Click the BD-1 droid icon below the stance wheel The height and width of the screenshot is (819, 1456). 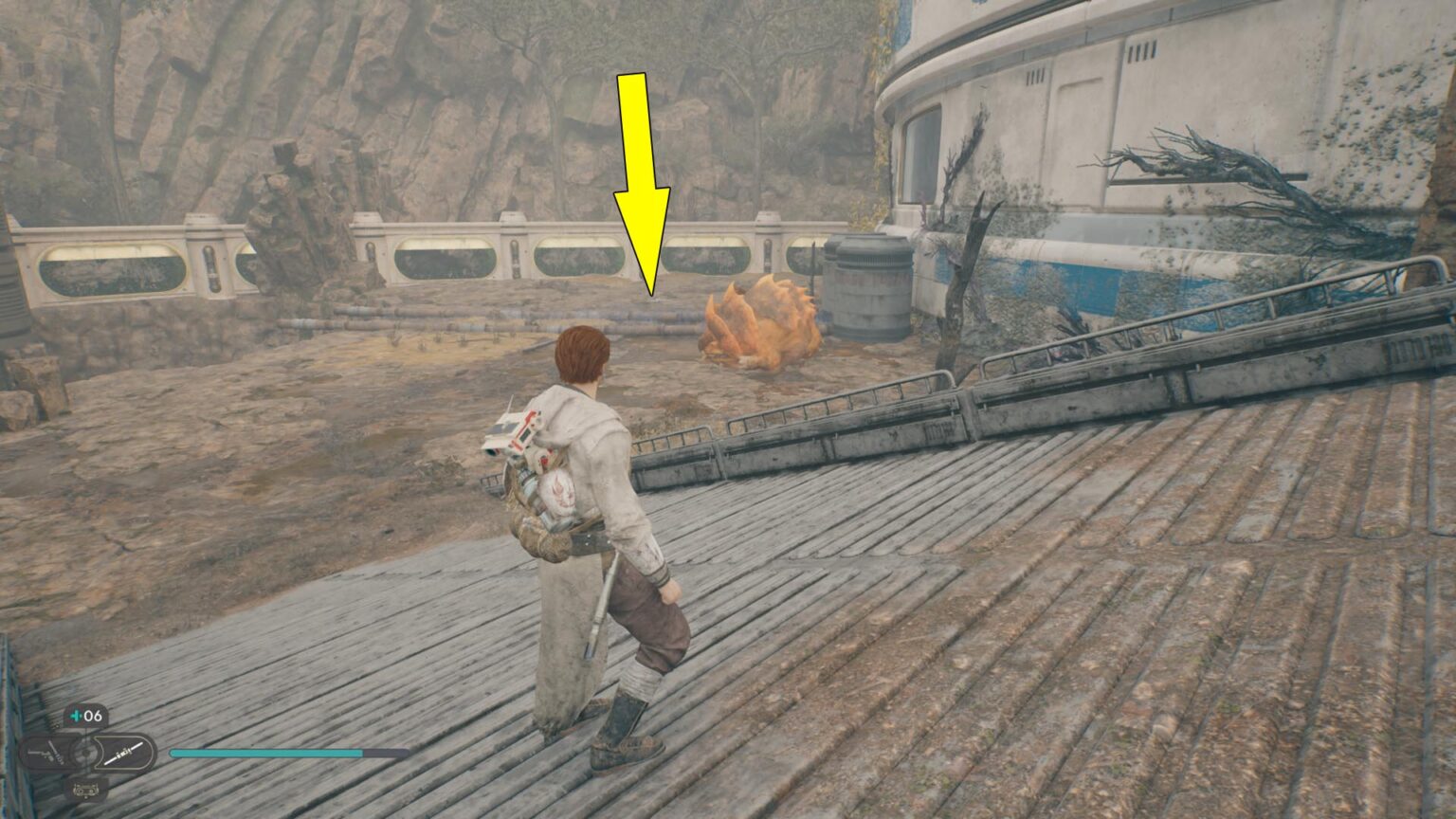coord(85,790)
